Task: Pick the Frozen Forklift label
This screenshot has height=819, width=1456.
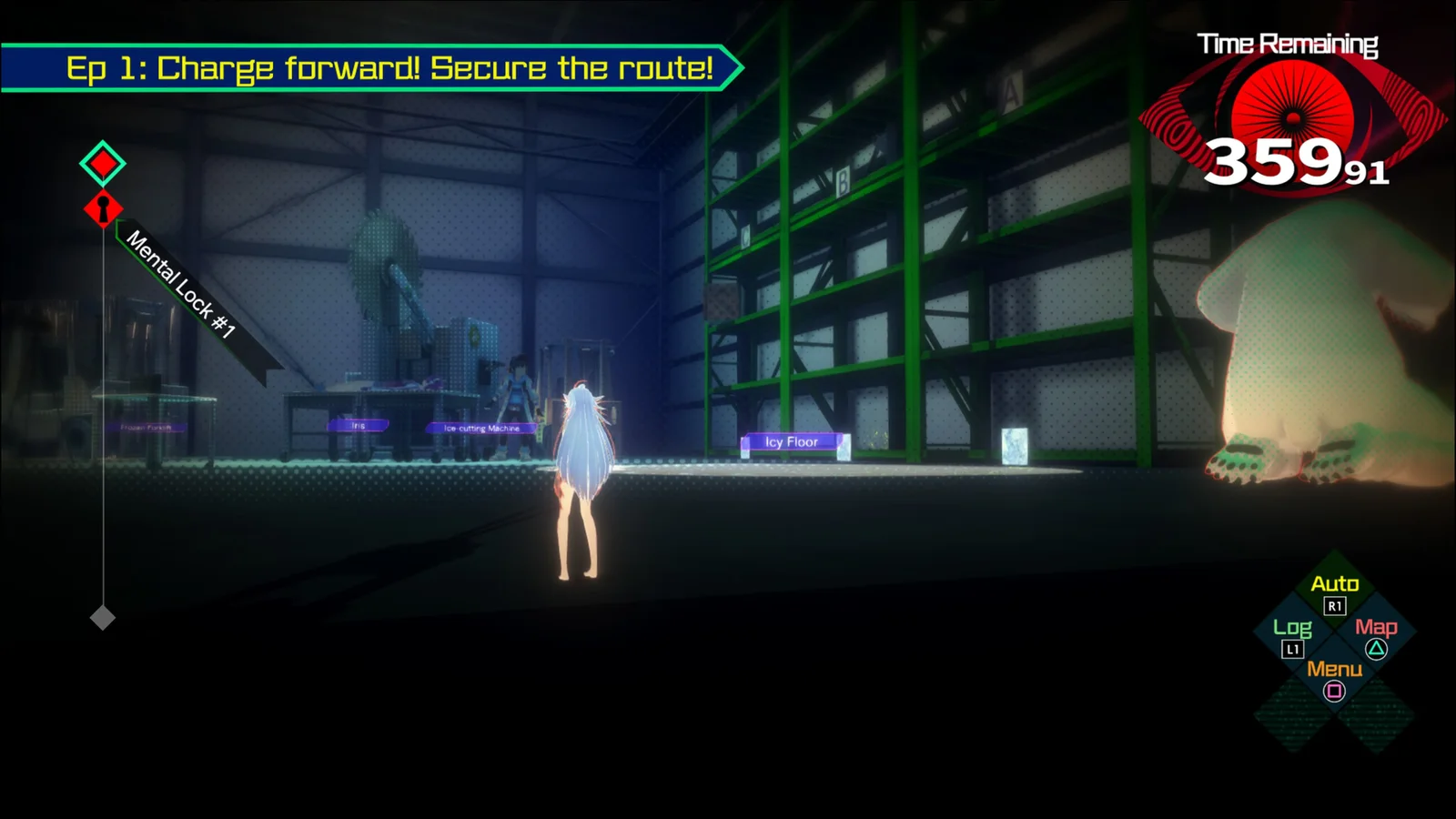Action: coord(146,427)
